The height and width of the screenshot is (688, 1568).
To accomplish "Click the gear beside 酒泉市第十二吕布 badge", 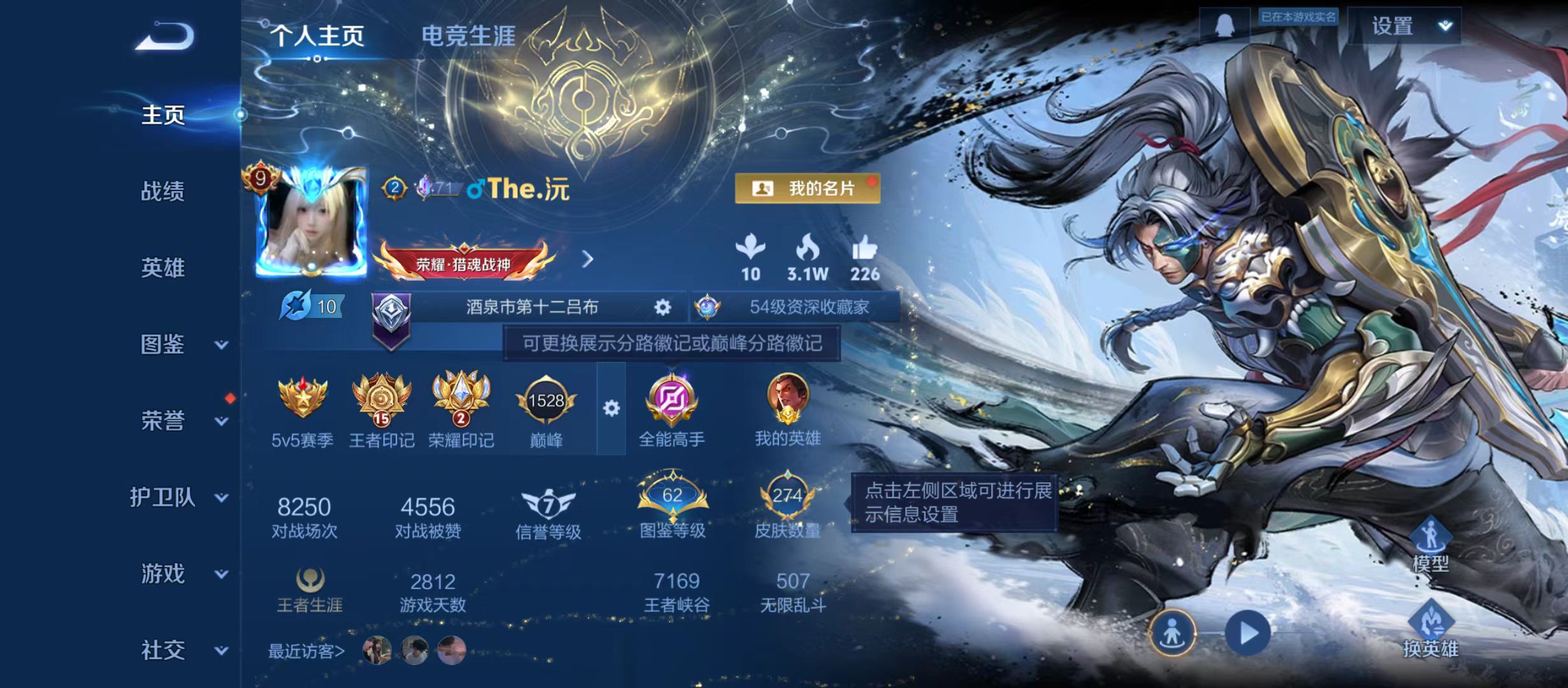I will (x=663, y=306).
